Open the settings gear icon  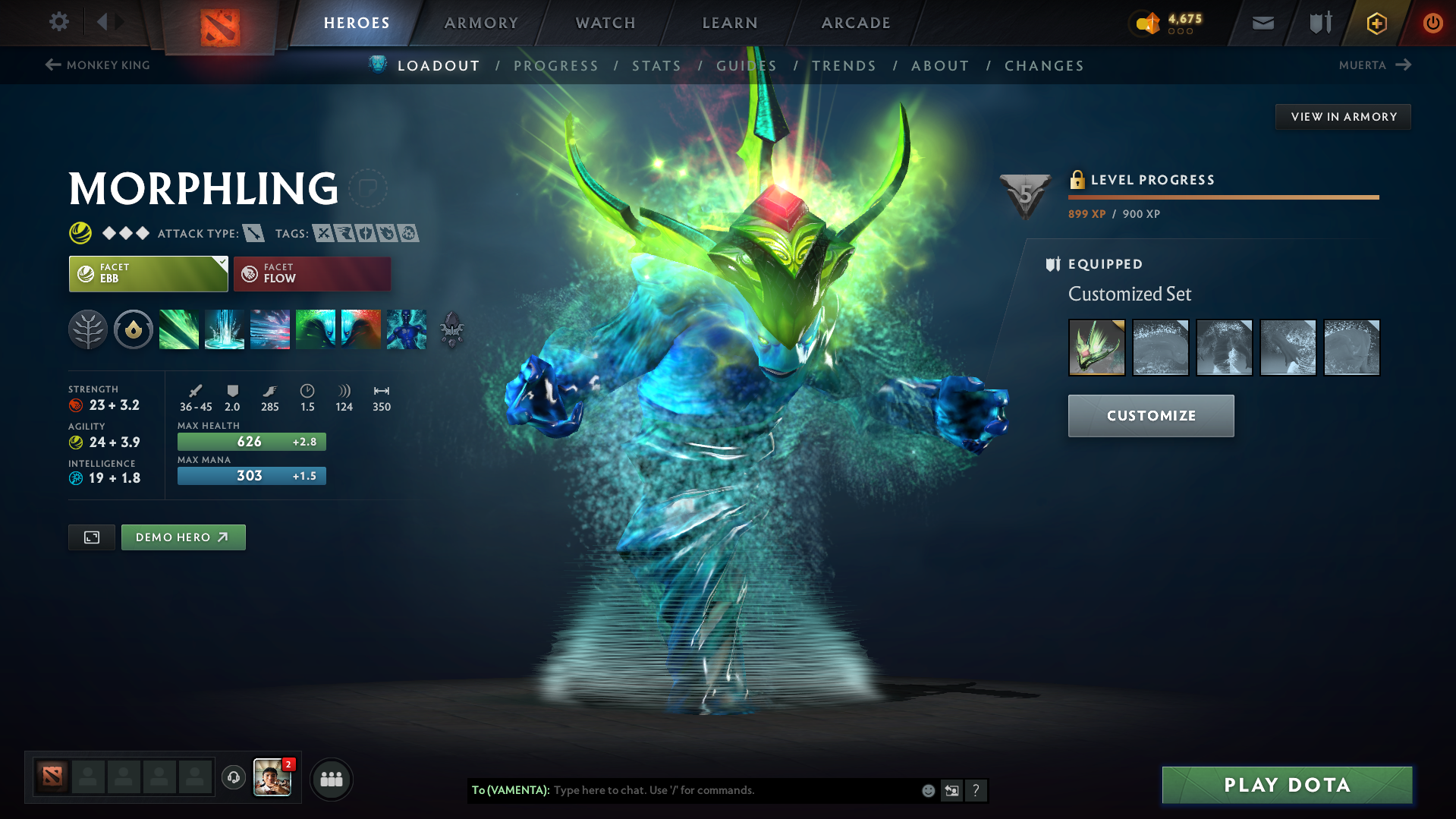click(x=58, y=22)
